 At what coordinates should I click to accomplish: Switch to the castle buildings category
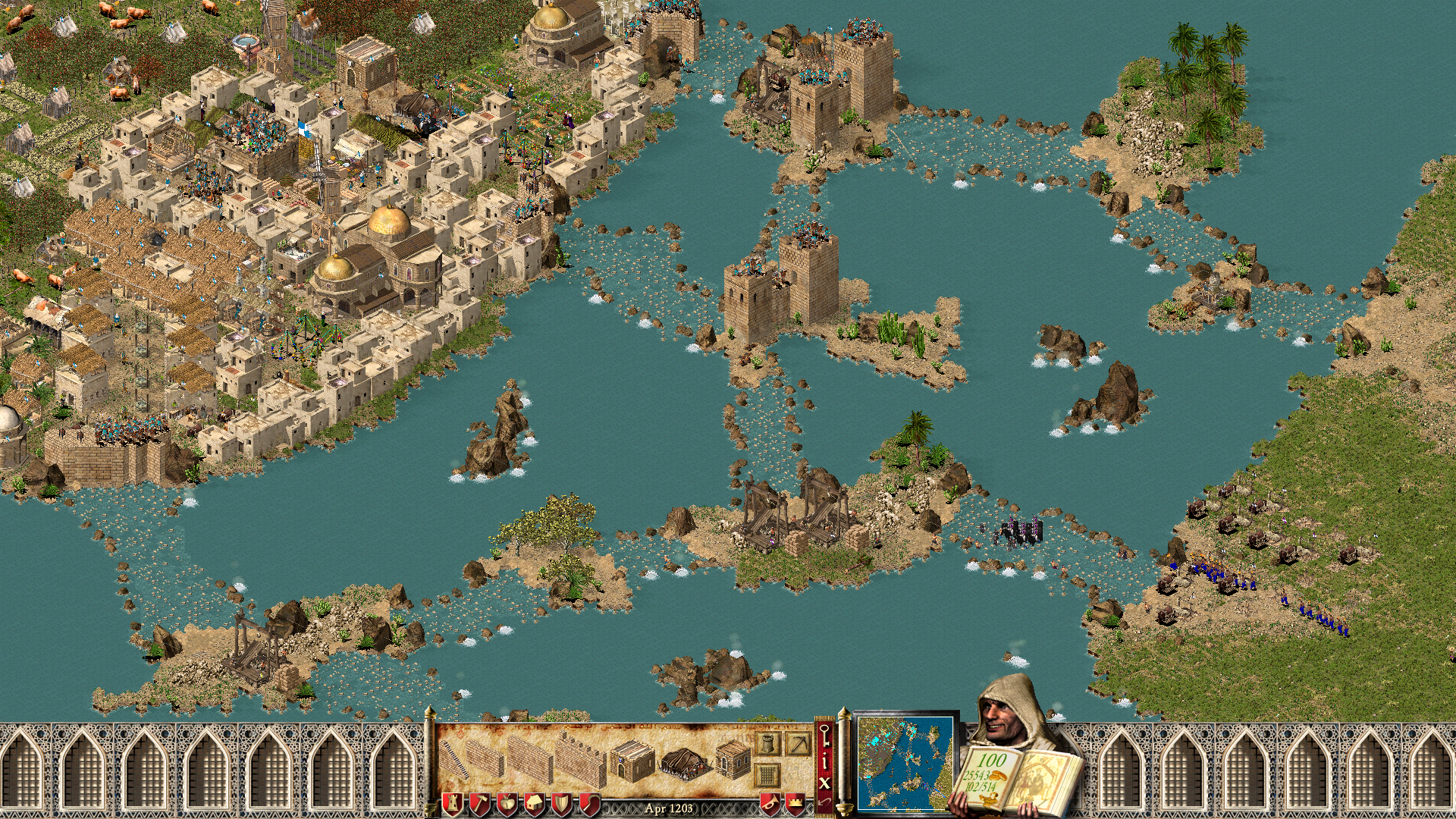pyautogui.click(x=452, y=803)
